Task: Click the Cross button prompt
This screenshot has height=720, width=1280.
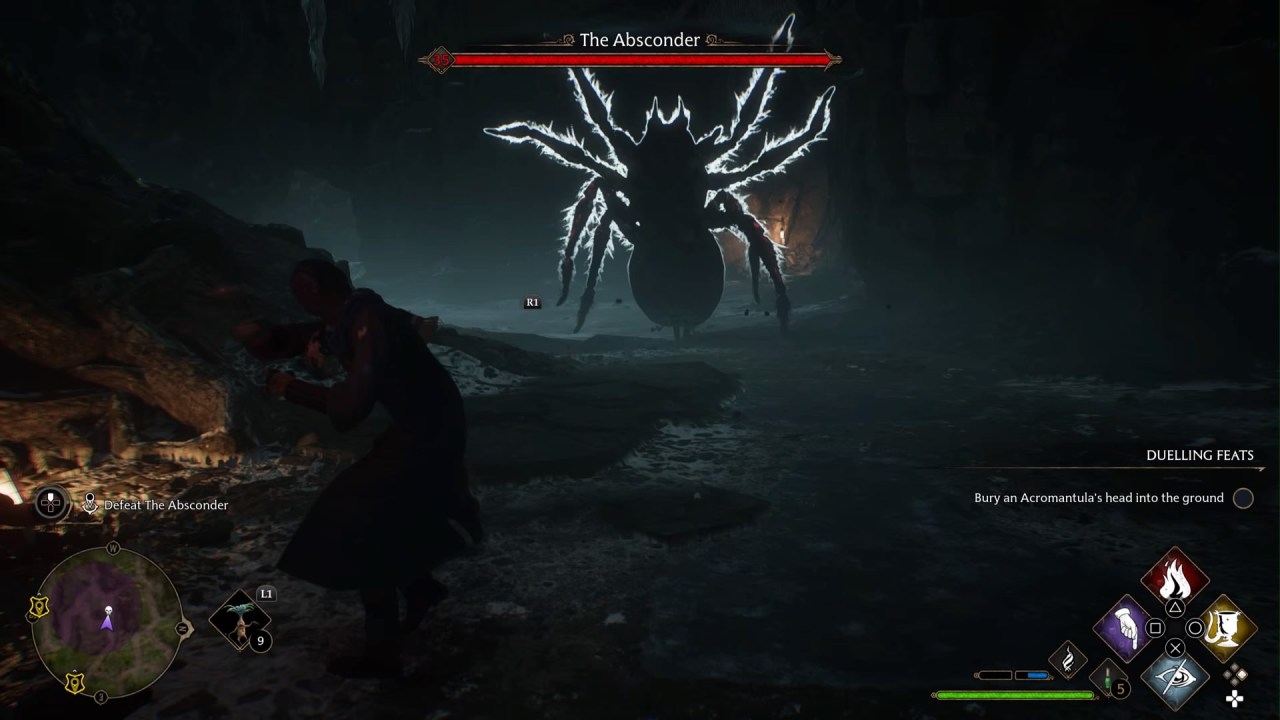Action: coord(1175,648)
